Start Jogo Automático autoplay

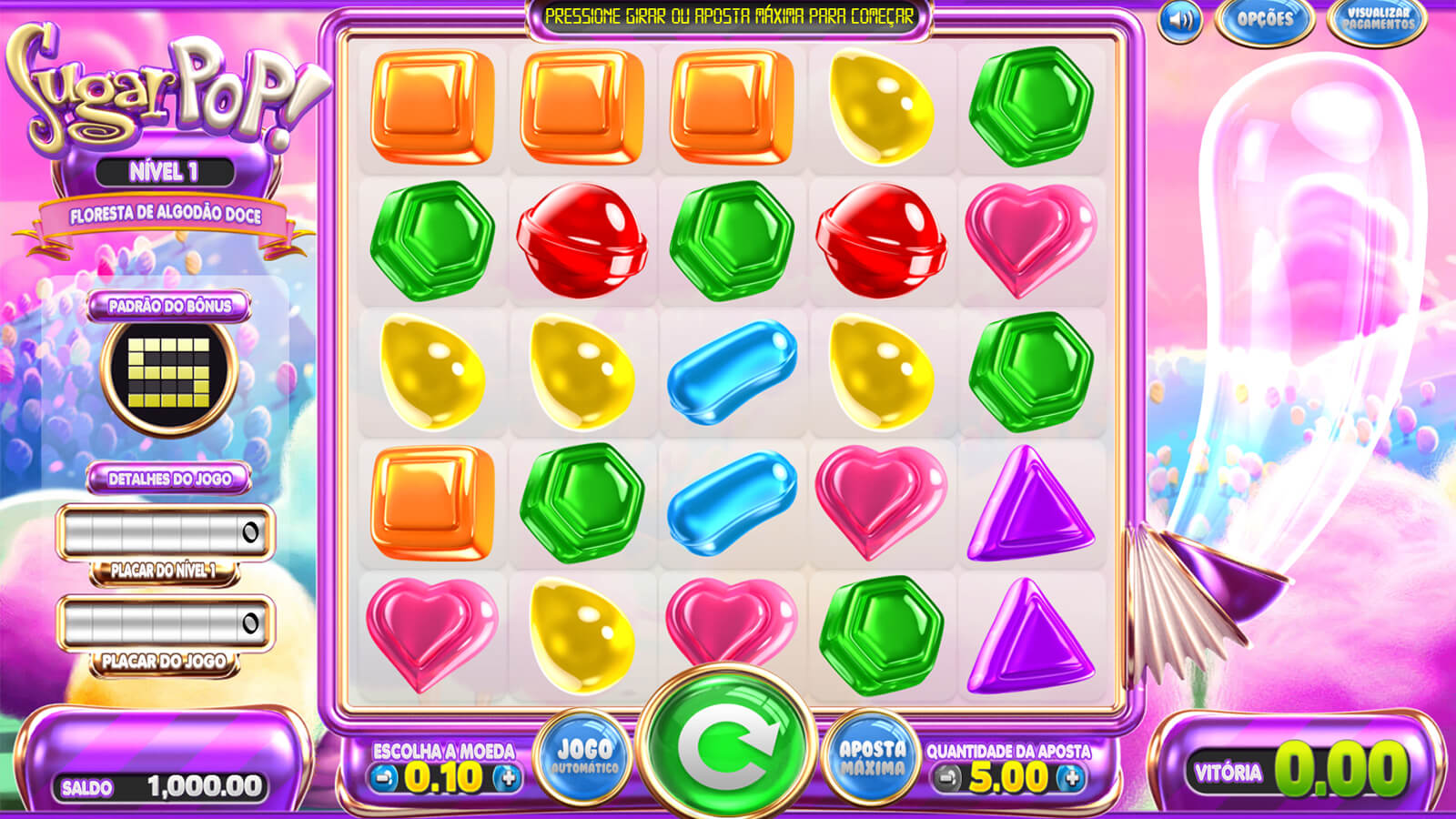click(583, 756)
